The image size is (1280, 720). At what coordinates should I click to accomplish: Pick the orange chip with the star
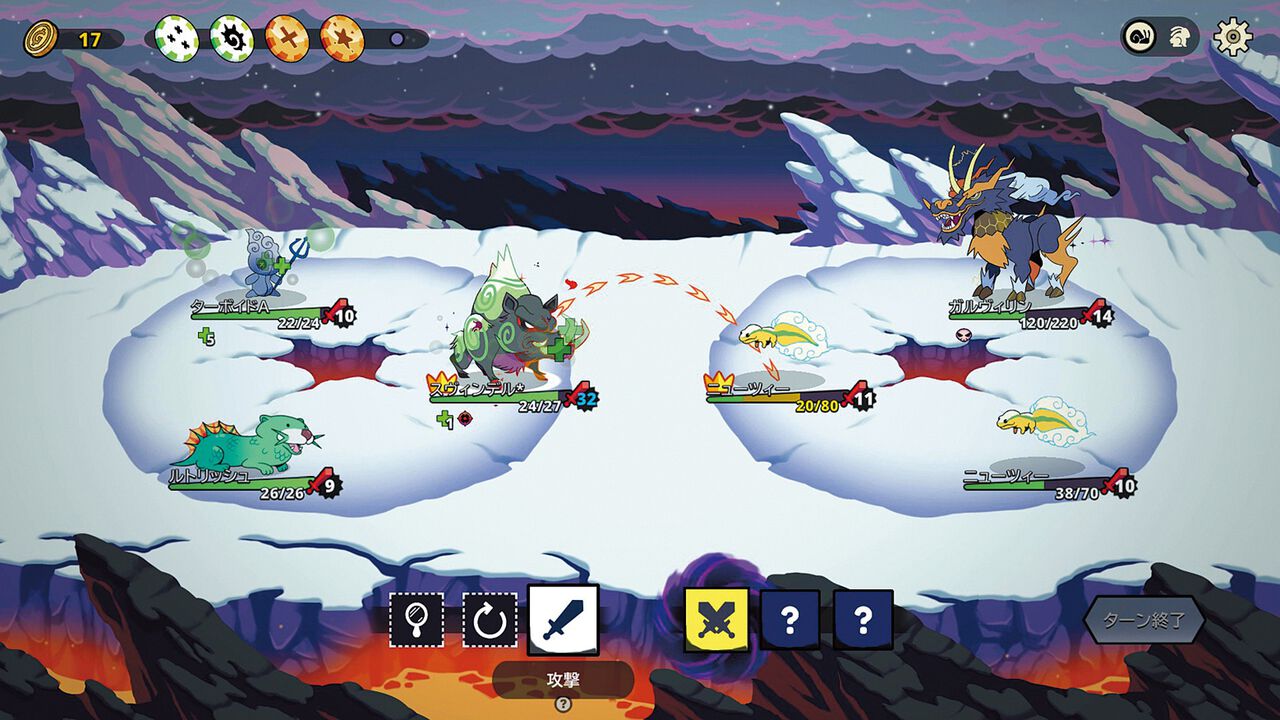[341, 39]
